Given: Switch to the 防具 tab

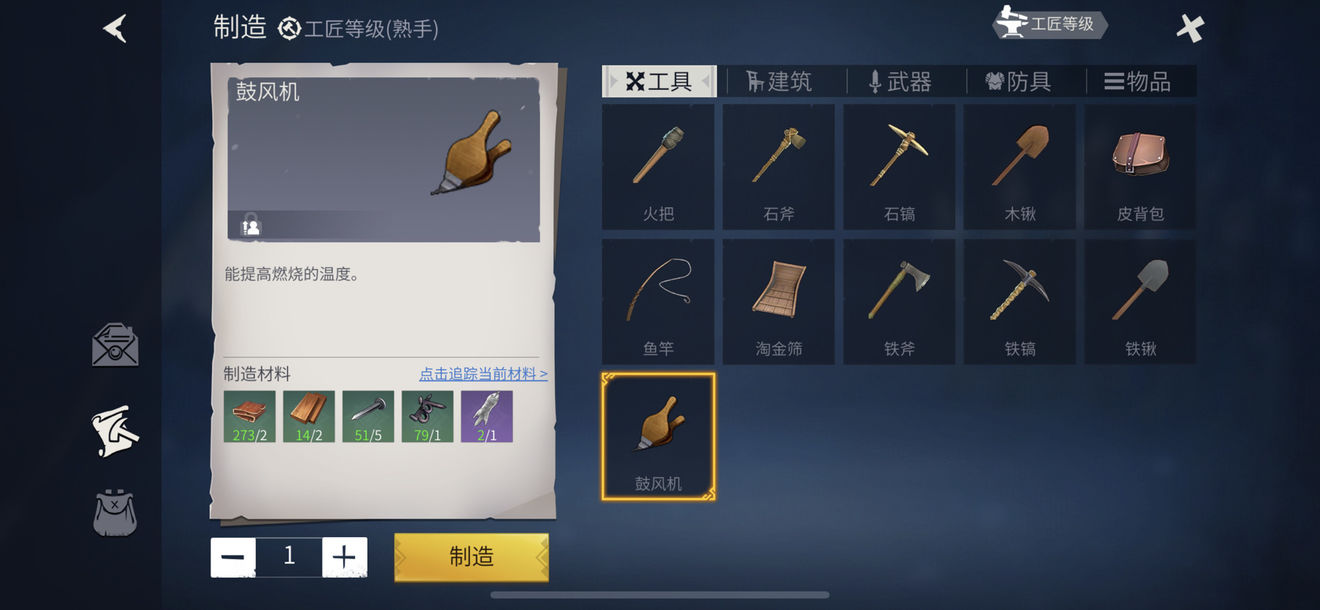Looking at the screenshot, I should pyautogui.click(x=1019, y=82).
